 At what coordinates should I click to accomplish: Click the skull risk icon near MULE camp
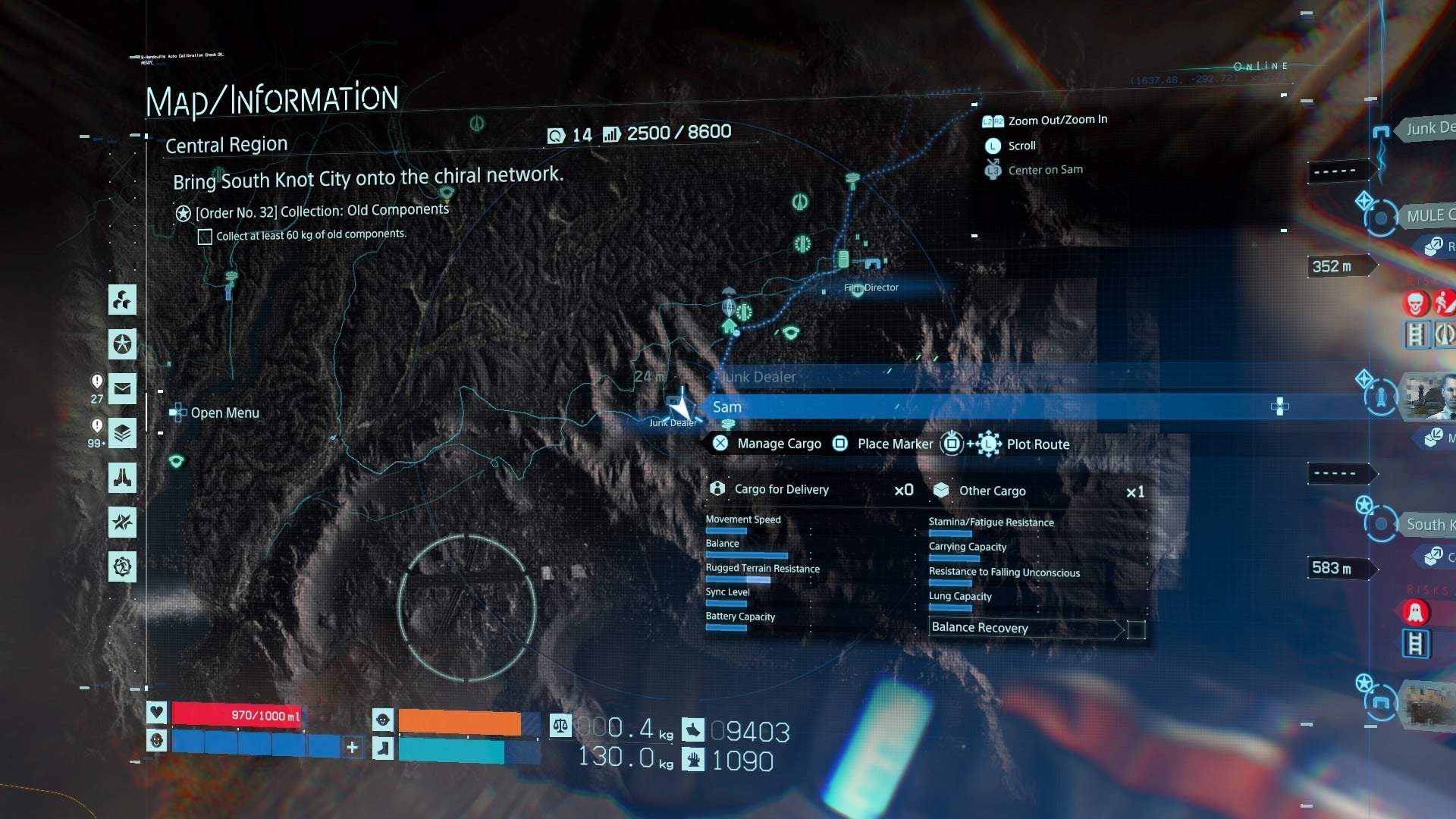[x=1415, y=303]
